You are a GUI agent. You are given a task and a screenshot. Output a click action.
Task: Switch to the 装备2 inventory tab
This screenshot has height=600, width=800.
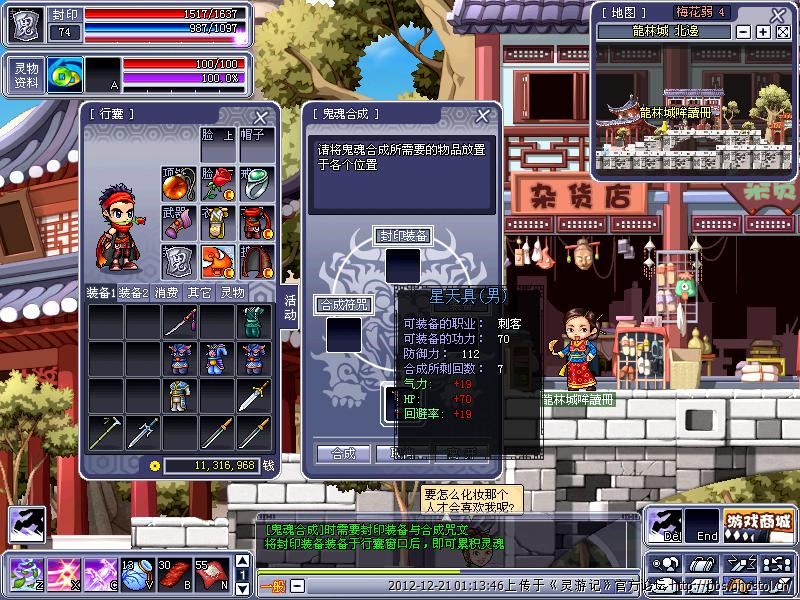(134, 293)
